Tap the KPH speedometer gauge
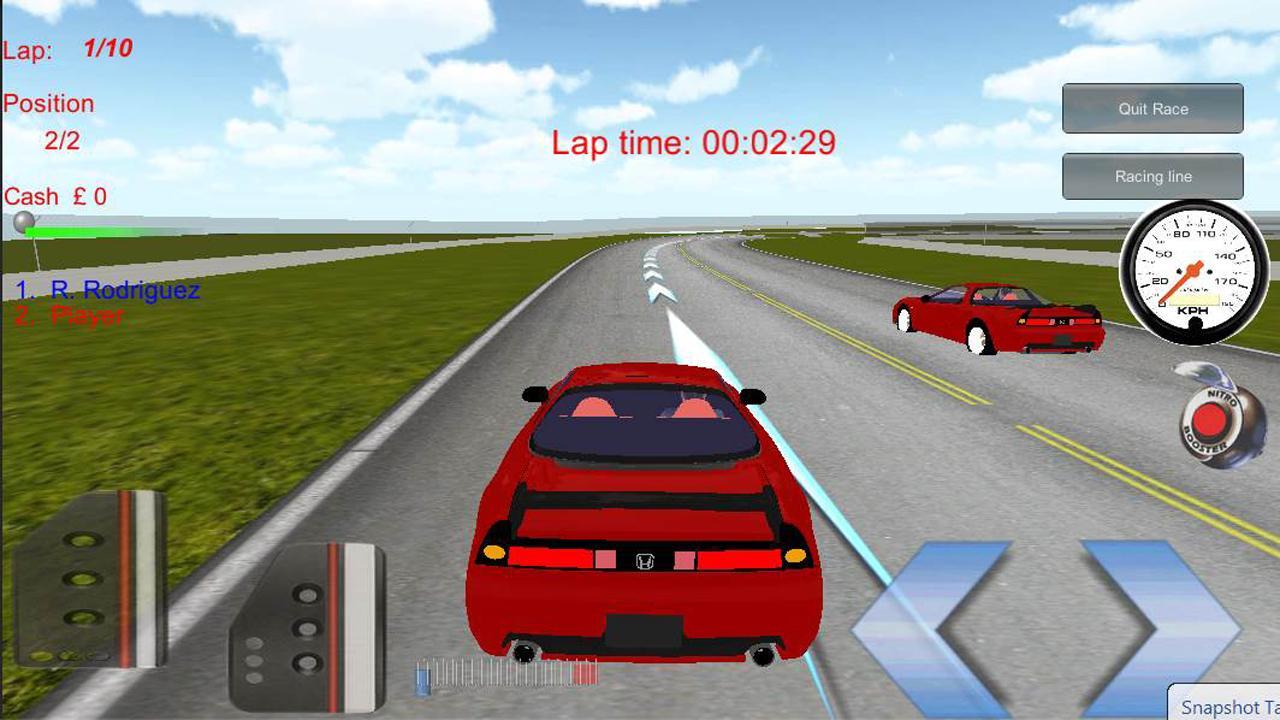 point(1190,270)
